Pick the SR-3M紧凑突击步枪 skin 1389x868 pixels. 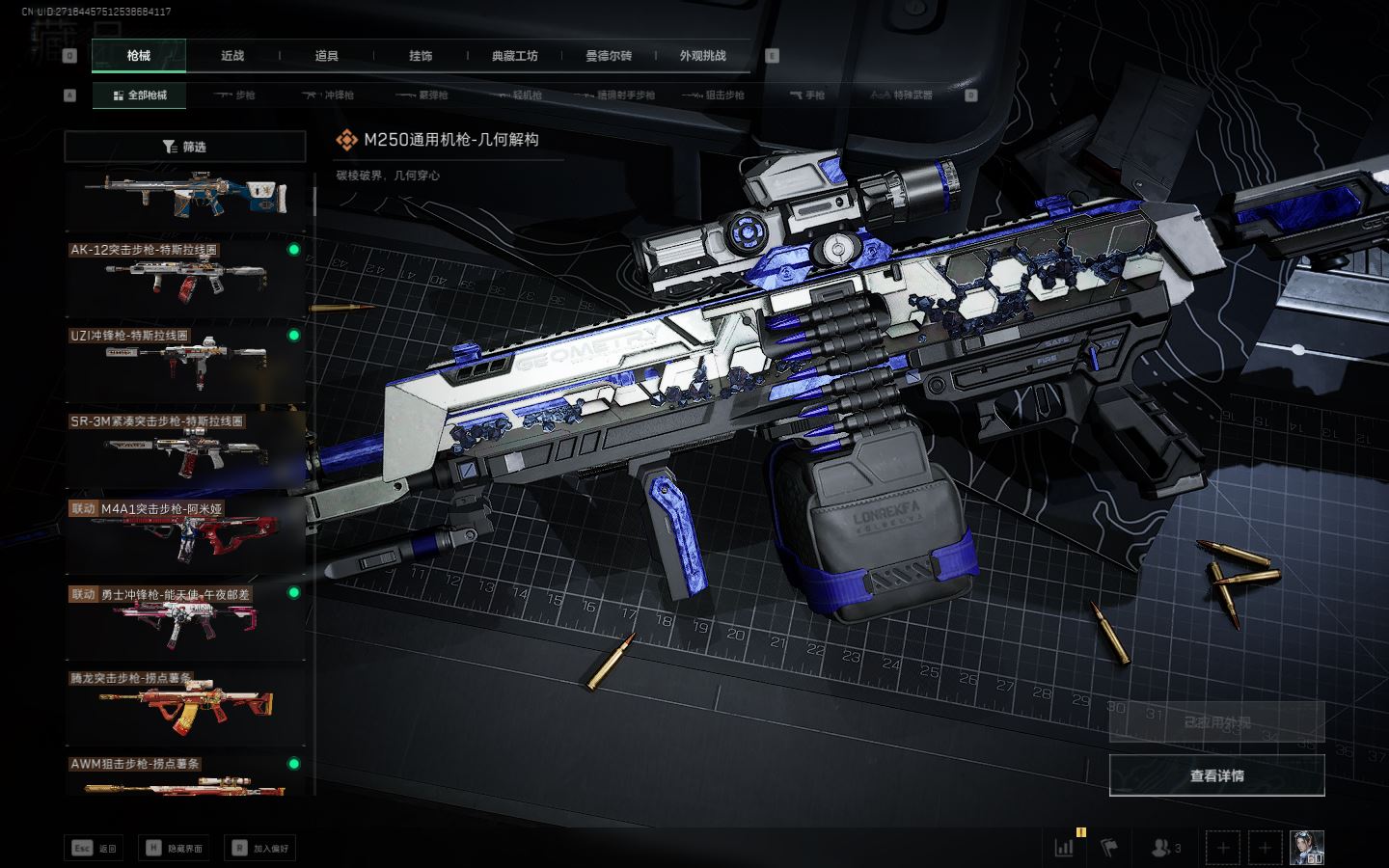185,448
